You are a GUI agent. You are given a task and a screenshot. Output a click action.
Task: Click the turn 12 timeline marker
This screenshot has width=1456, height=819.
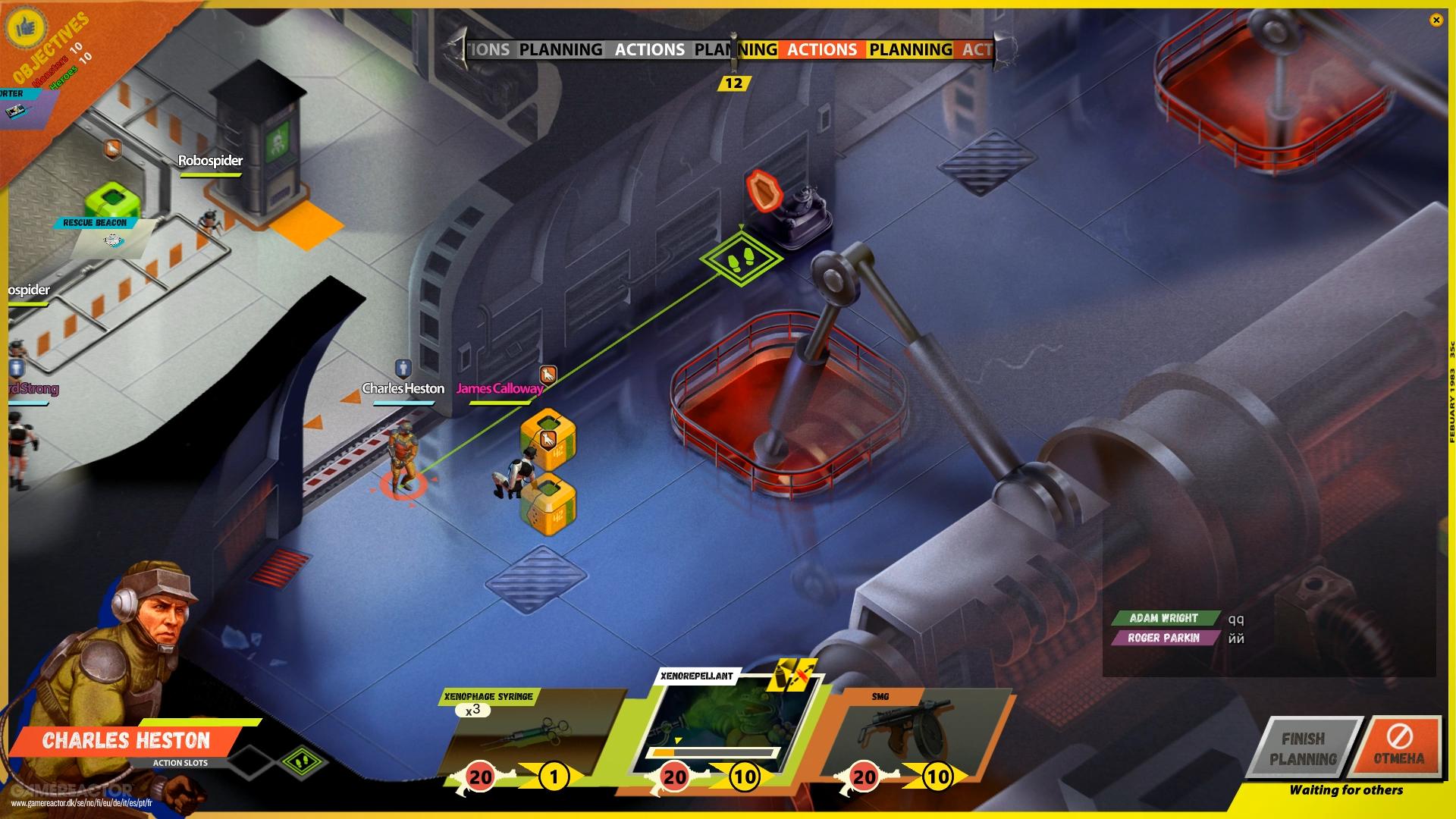pos(733,83)
